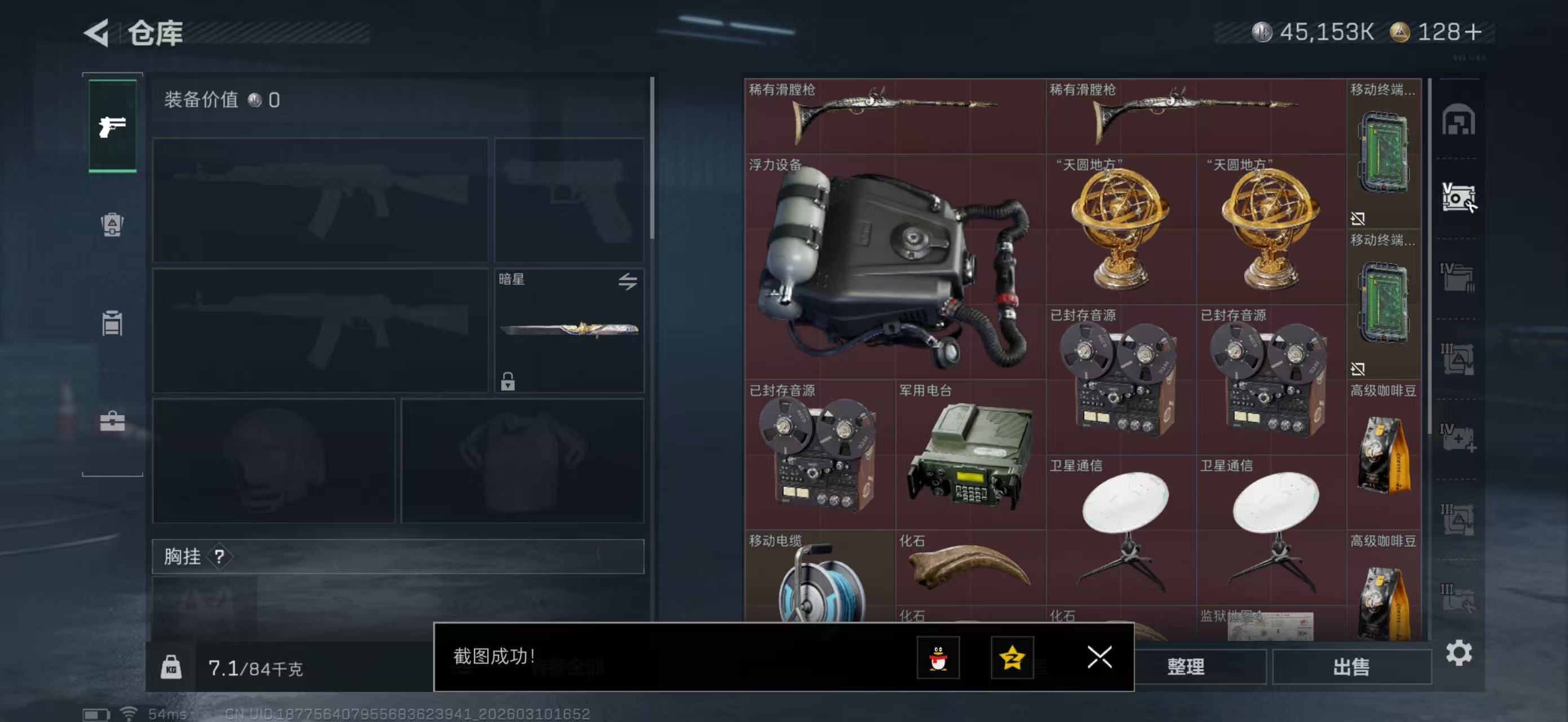Share screenshot via QQ penguin icon
1568x722 pixels.
[938, 658]
